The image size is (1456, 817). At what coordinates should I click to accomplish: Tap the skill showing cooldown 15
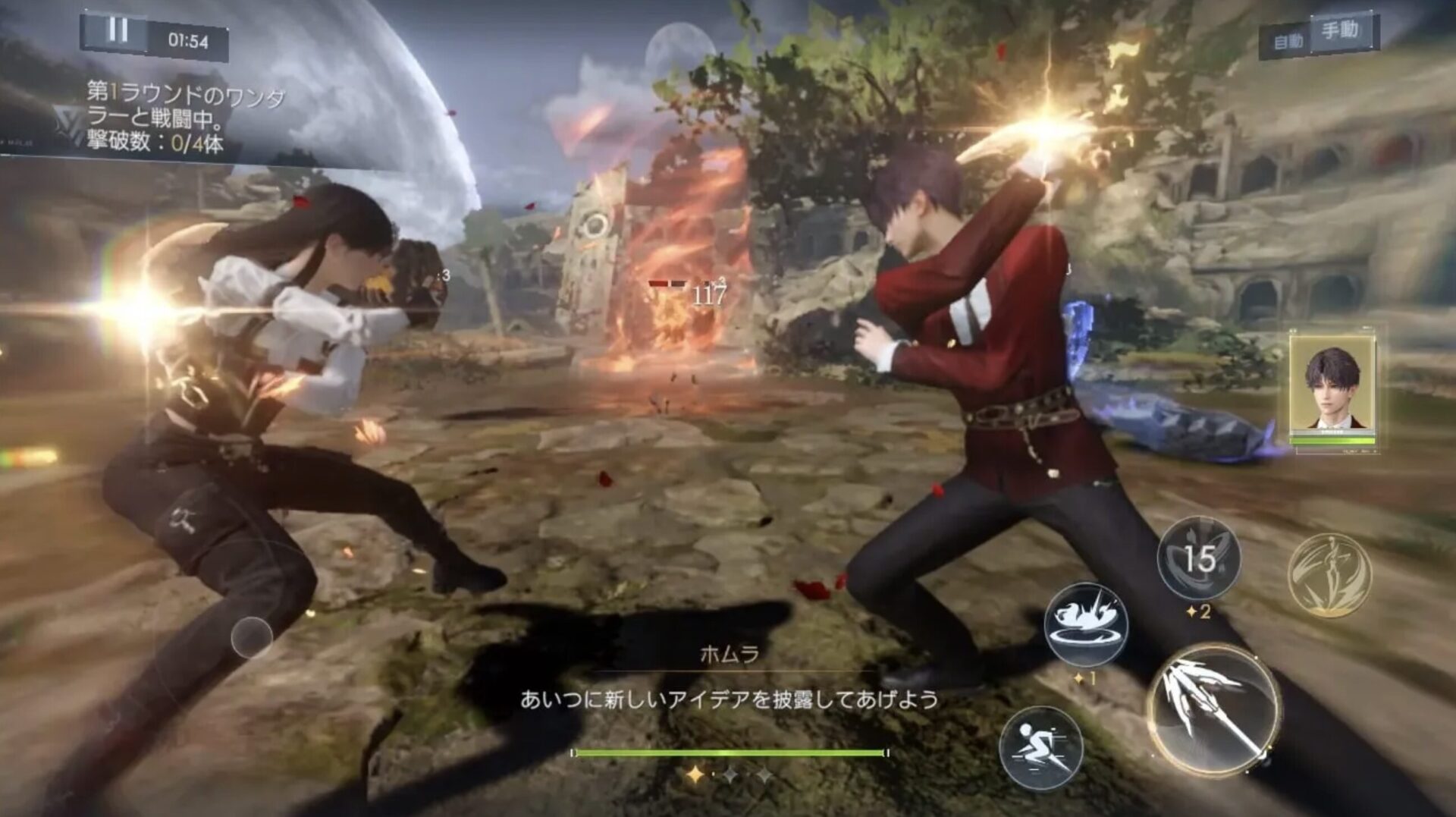click(1198, 559)
